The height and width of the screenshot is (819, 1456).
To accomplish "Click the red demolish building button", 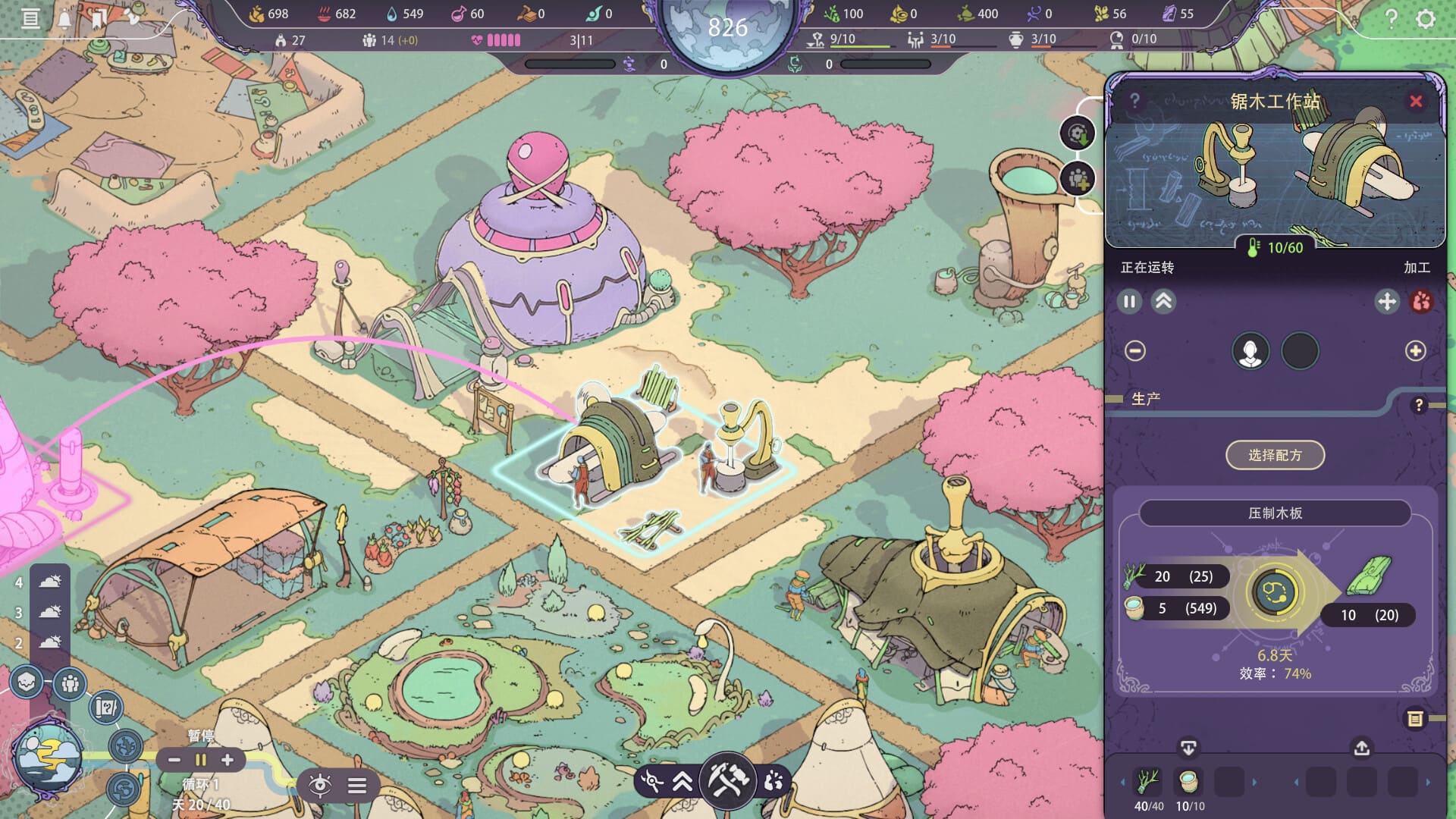I will click(x=1421, y=302).
